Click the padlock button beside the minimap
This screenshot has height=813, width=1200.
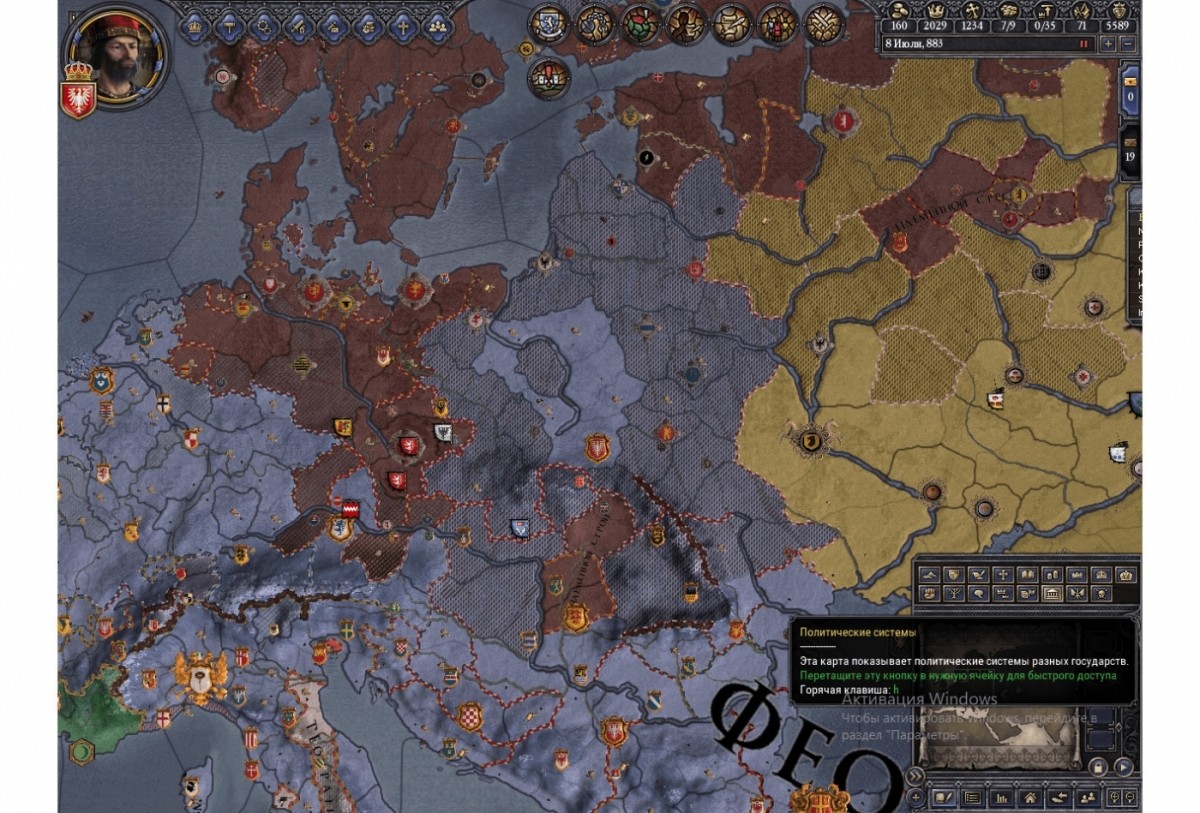click(x=1097, y=767)
